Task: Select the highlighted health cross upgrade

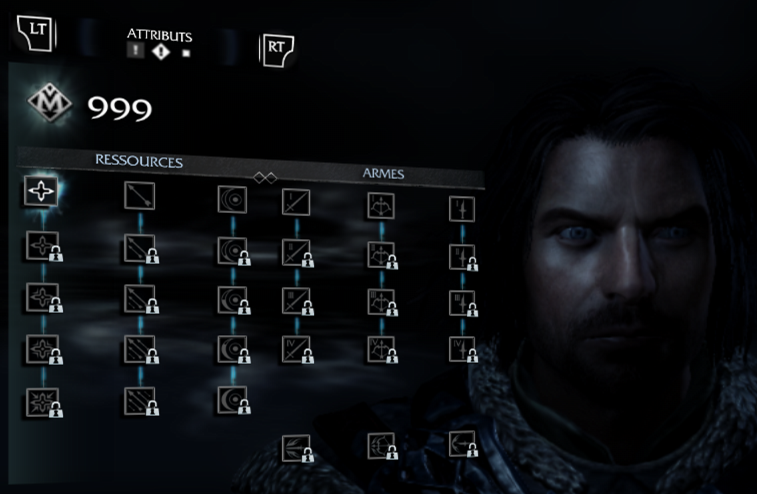Action: click(x=41, y=192)
